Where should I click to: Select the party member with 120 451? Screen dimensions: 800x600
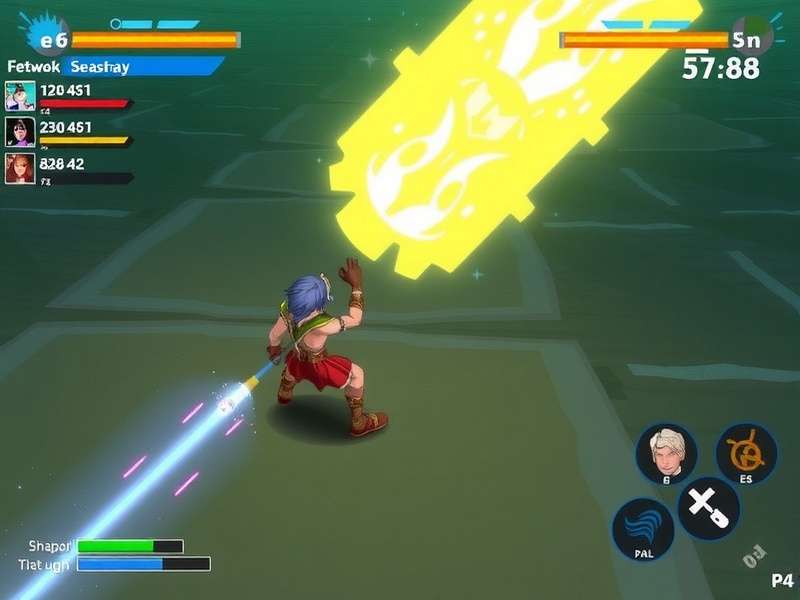coord(21,95)
